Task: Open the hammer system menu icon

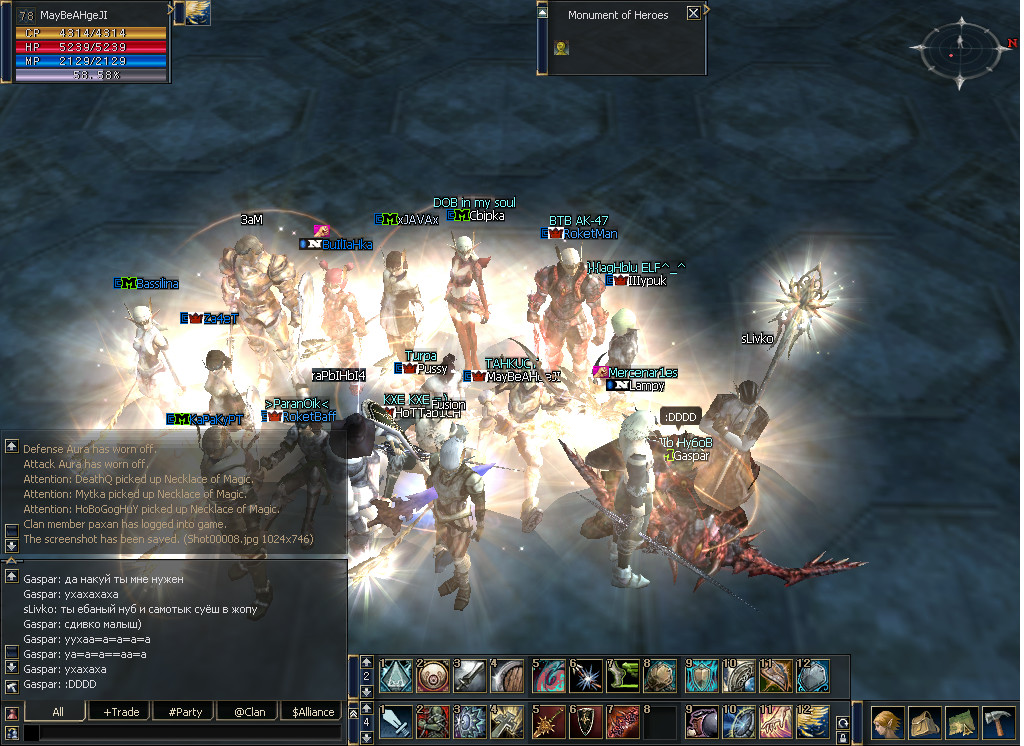Action: [x=999, y=722]
